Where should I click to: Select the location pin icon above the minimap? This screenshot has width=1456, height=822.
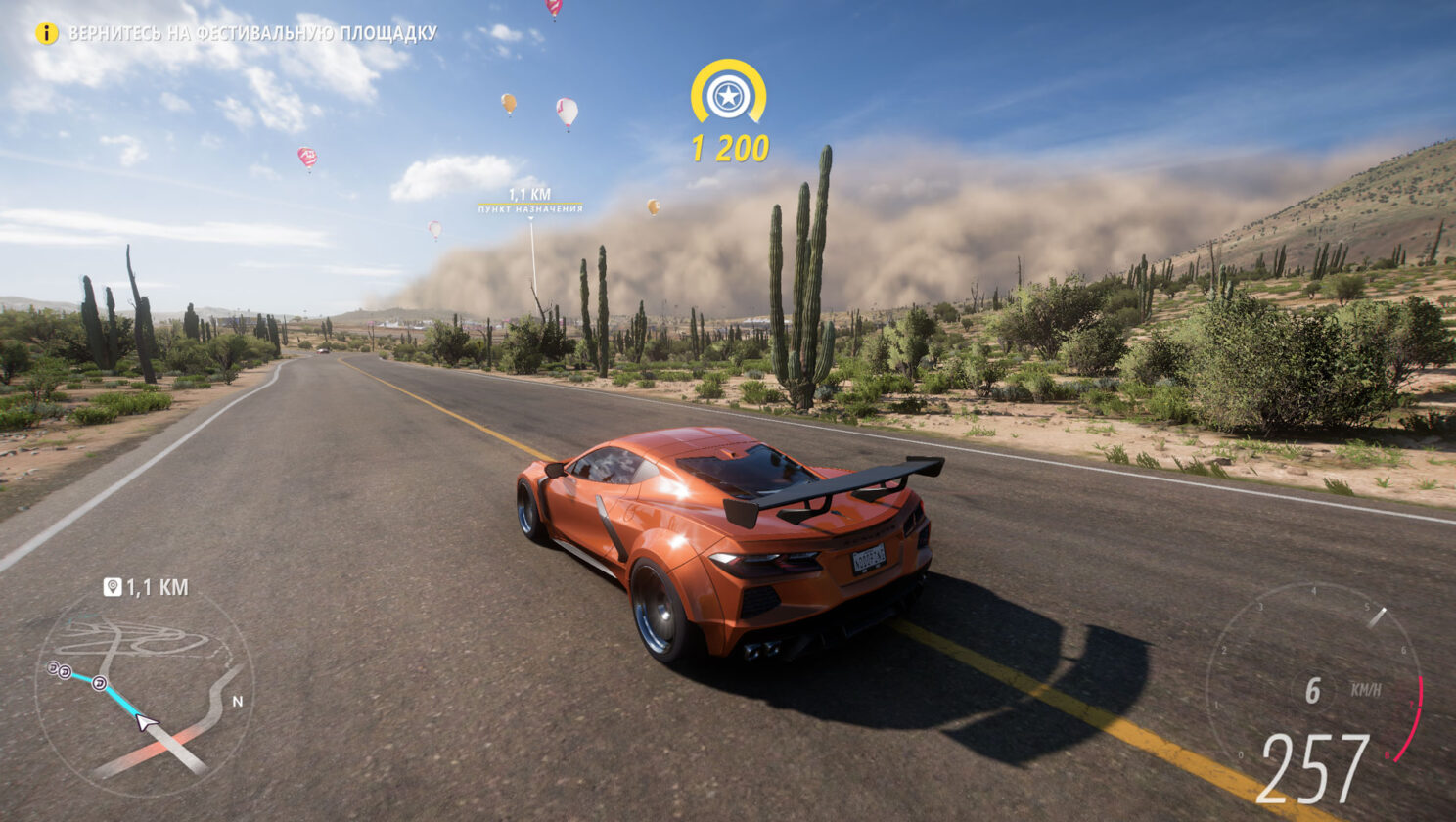tap(113, 587)
